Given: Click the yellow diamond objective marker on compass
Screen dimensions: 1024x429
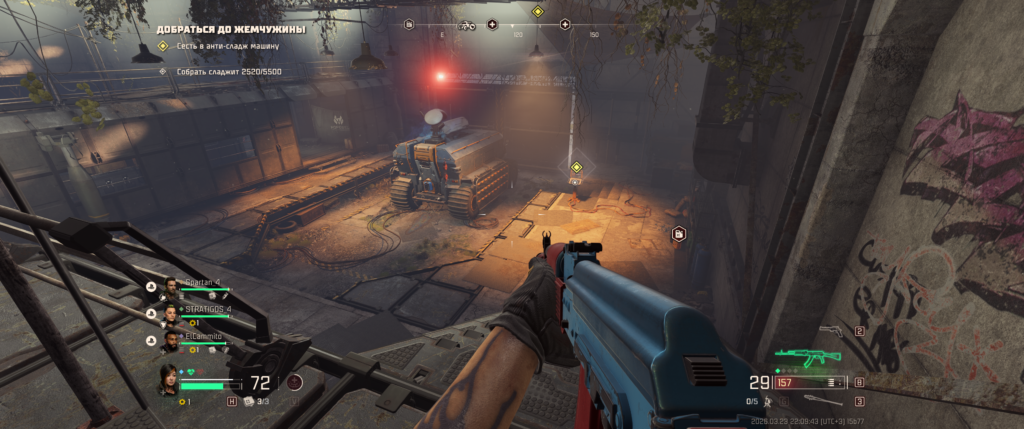Looking at the screenshot, I should [x=537, y=12].
